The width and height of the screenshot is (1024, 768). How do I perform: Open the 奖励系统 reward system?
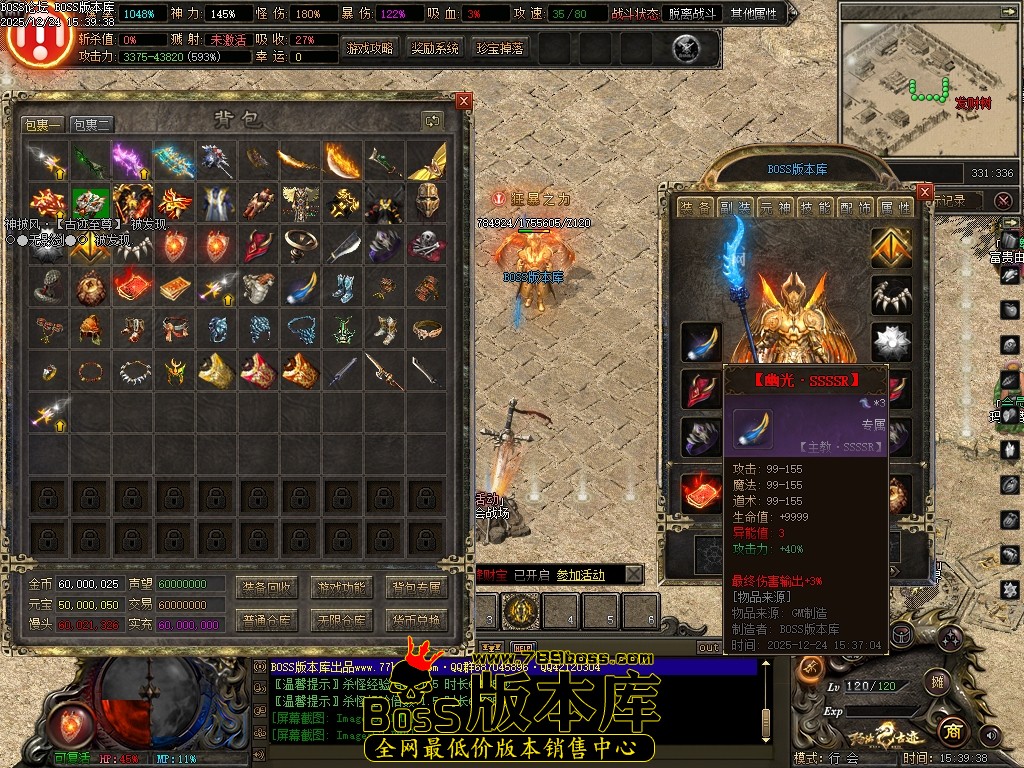[x=435, y=48]
